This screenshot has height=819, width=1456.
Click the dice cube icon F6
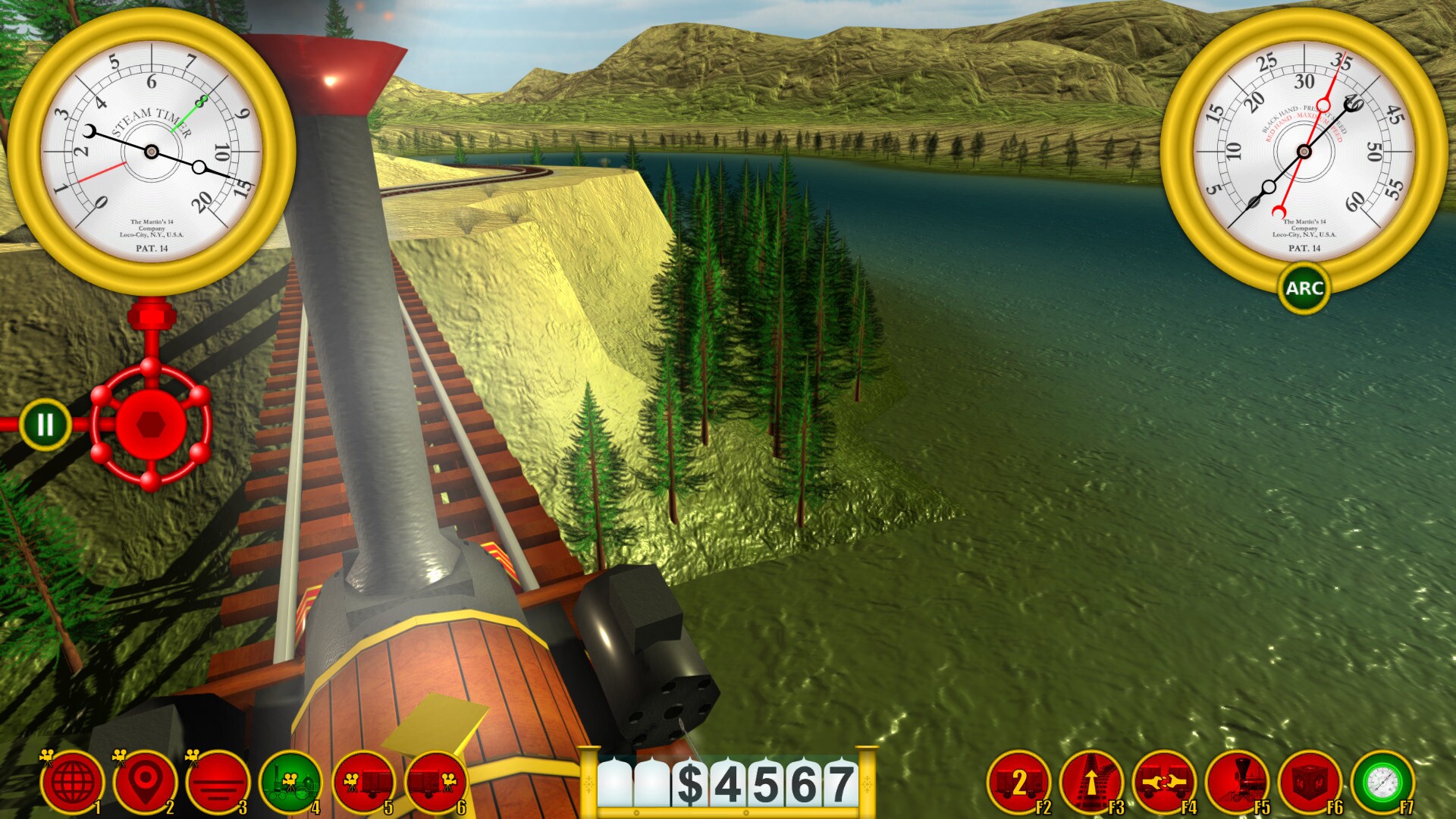(x=1313, y=781)
